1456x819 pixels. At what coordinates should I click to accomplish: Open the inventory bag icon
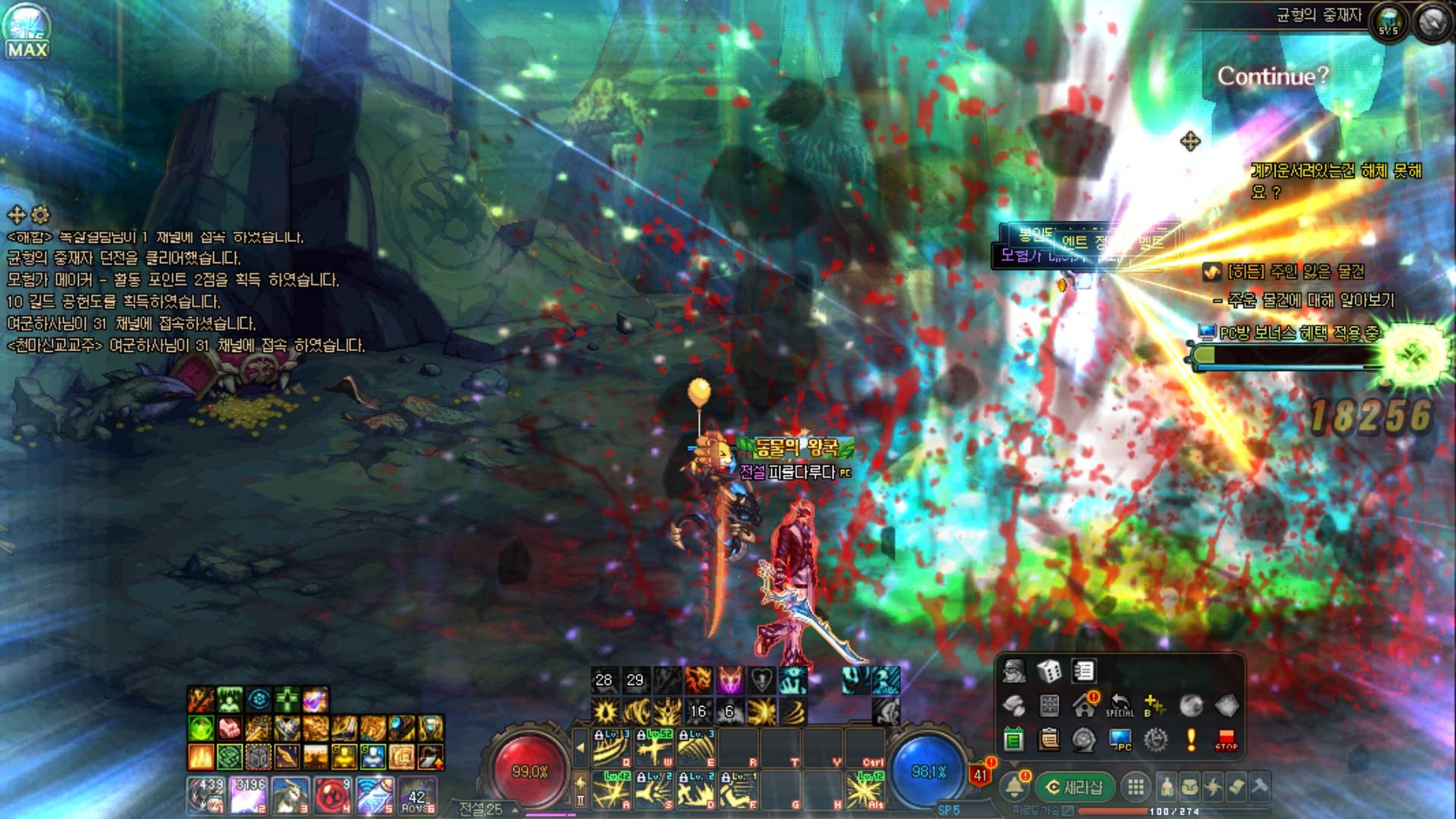[x=1191, y=787]
